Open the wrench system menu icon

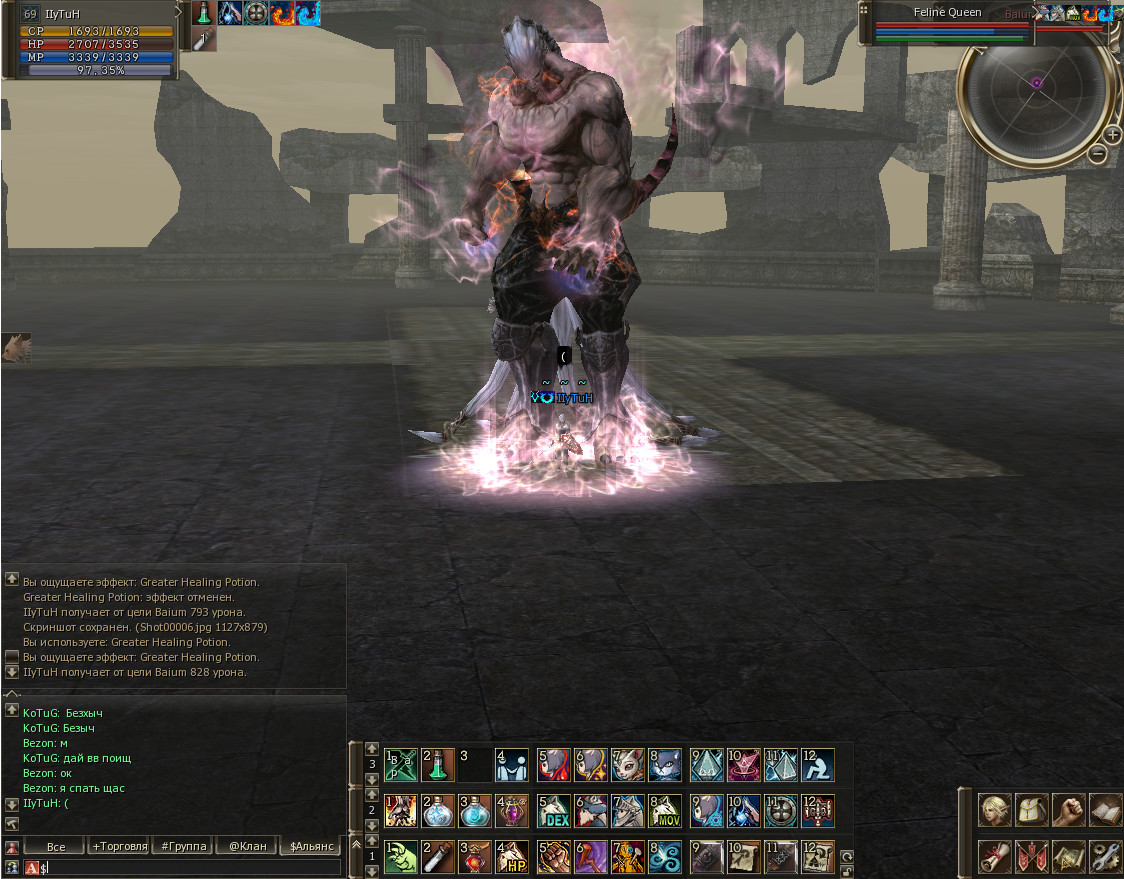click(x=1104, y=857)
